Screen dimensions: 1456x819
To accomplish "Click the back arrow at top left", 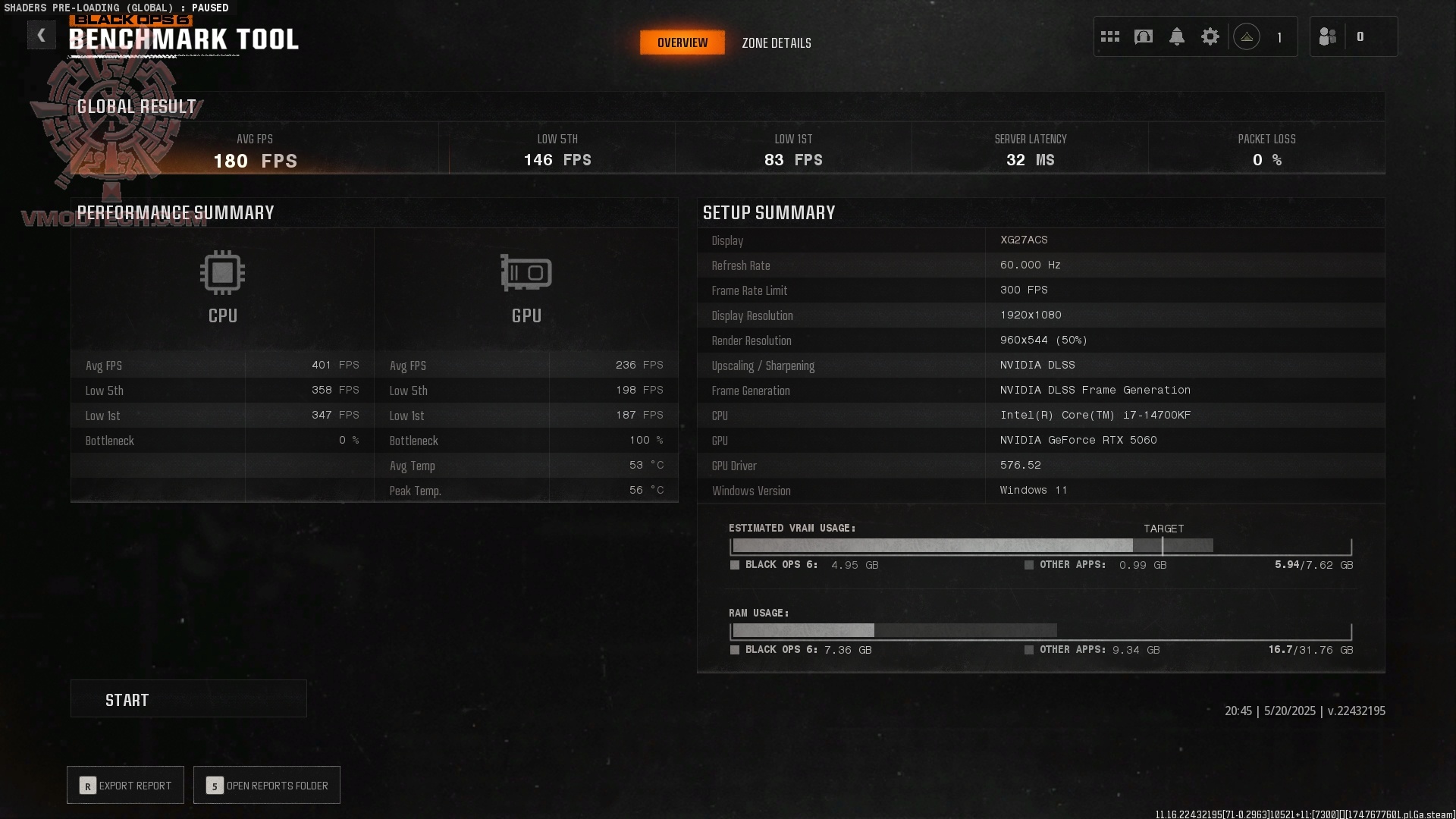I will click(42, 35).
